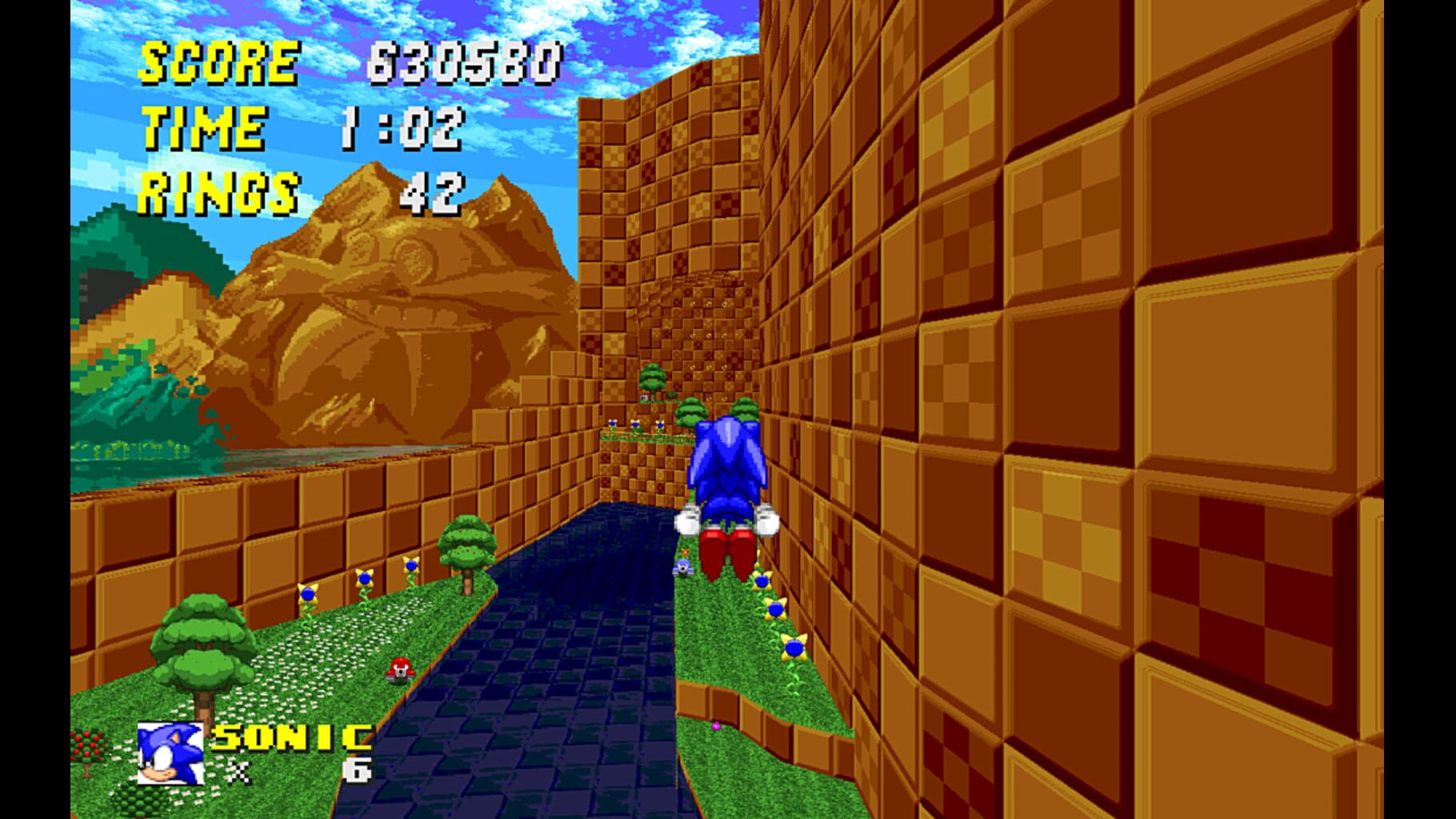This screenshot has width=1456, height=819.
Task: Select the yellow flower with blue center
Action: click(306, 593)
